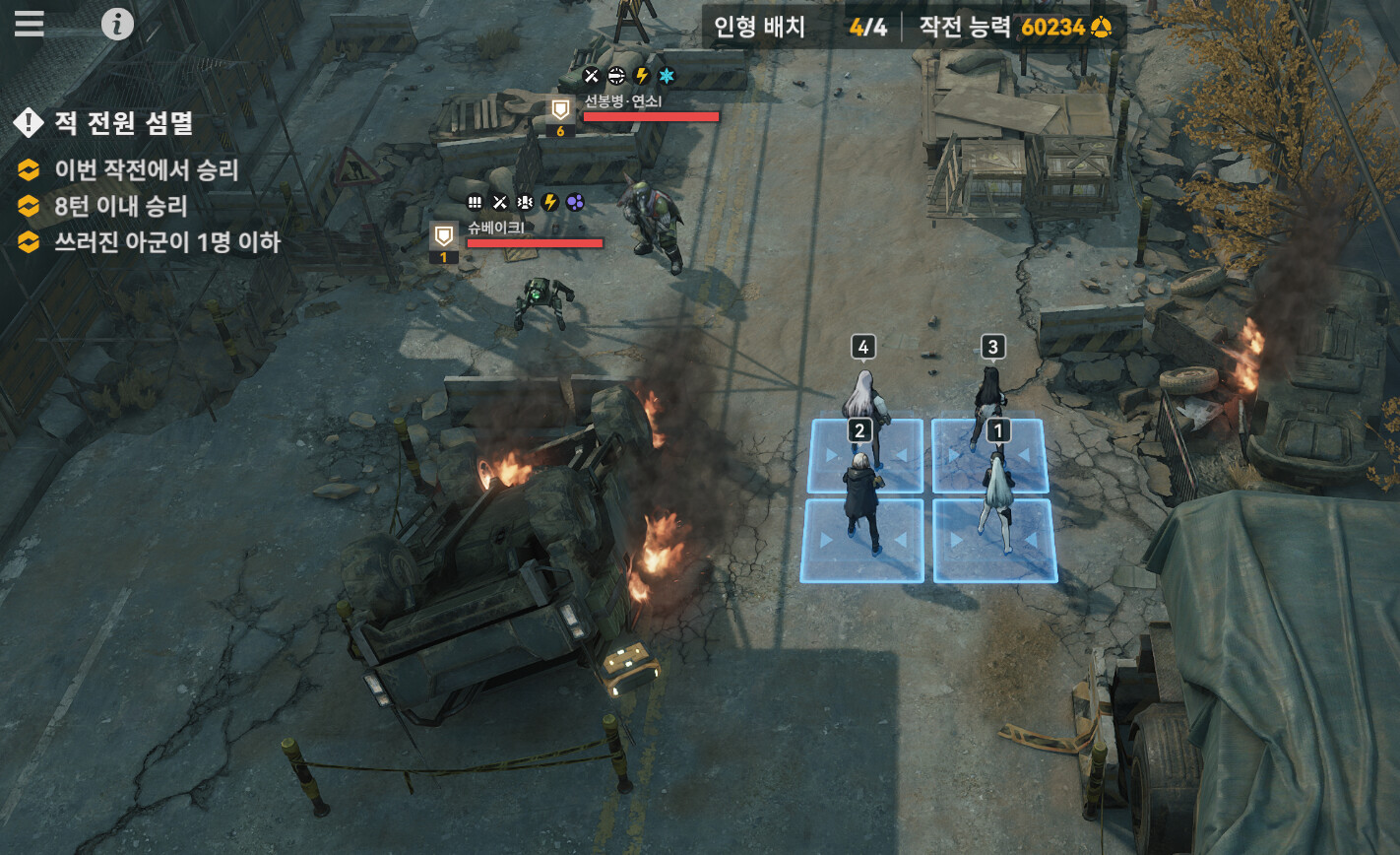Inspect enemy 슈베이크 name plate
This screenshot has height=855, width=1400.
[x=496, y=228]
